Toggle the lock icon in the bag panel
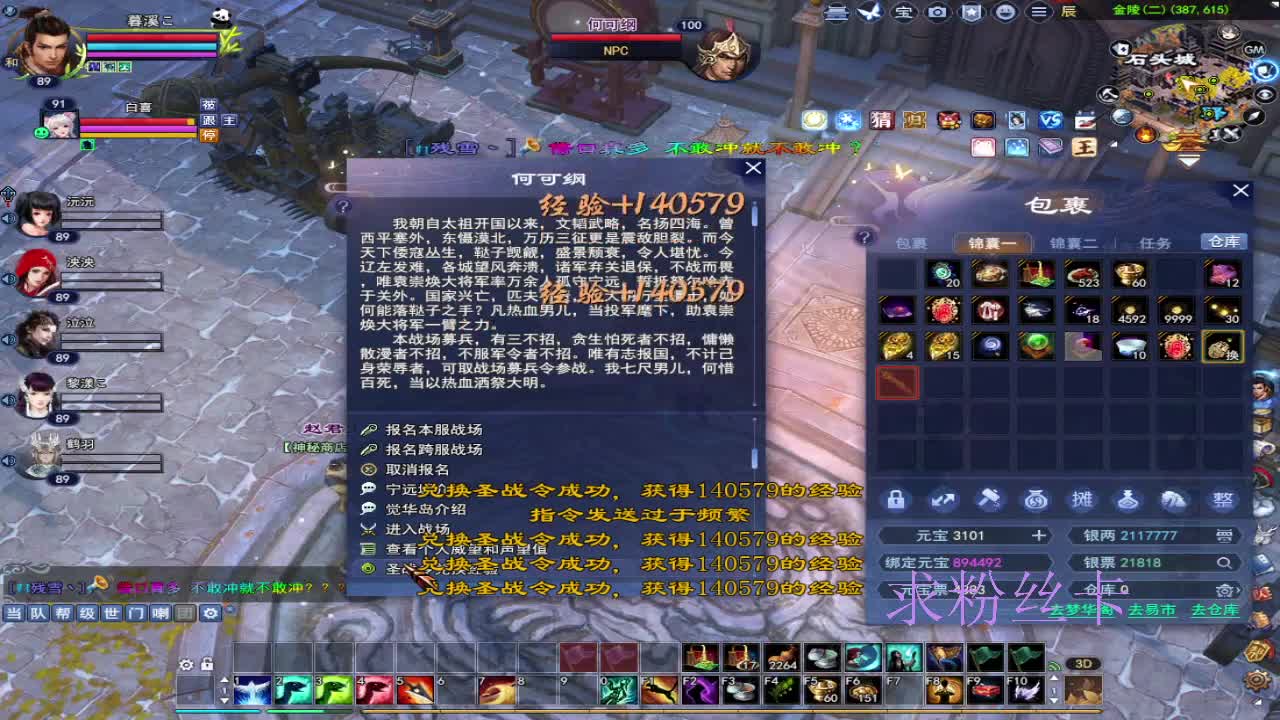Image resolution: width=1280 pixels, height=720 pixels. coord(895,499)
